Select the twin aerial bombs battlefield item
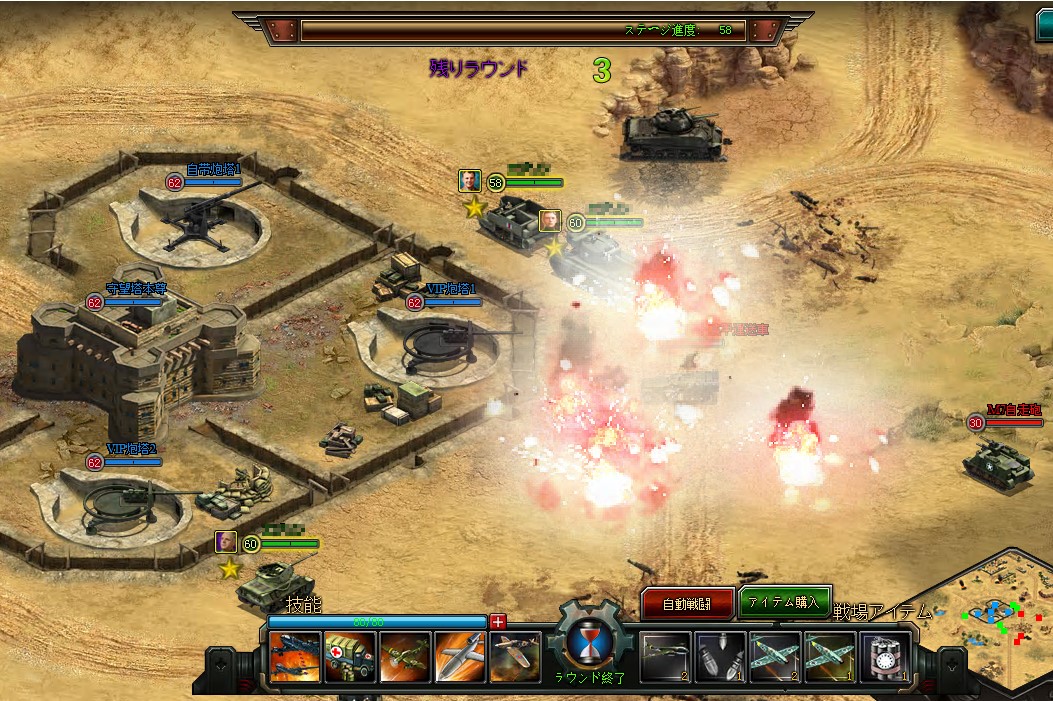The height and width of the screenshot is (701, 1053). 721,657
